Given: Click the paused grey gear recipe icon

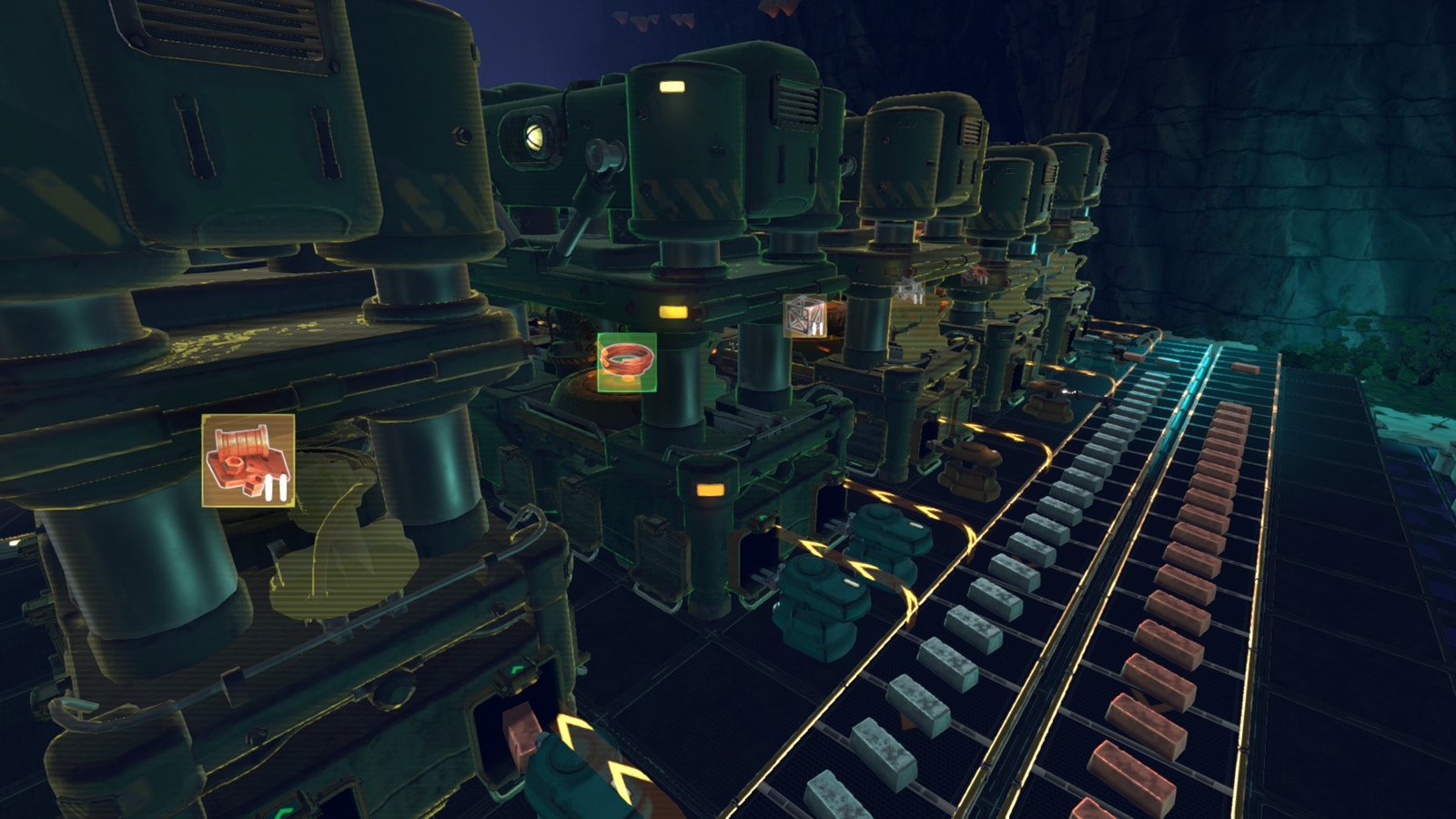Looking at the screenshot, I should pos(910,291).
